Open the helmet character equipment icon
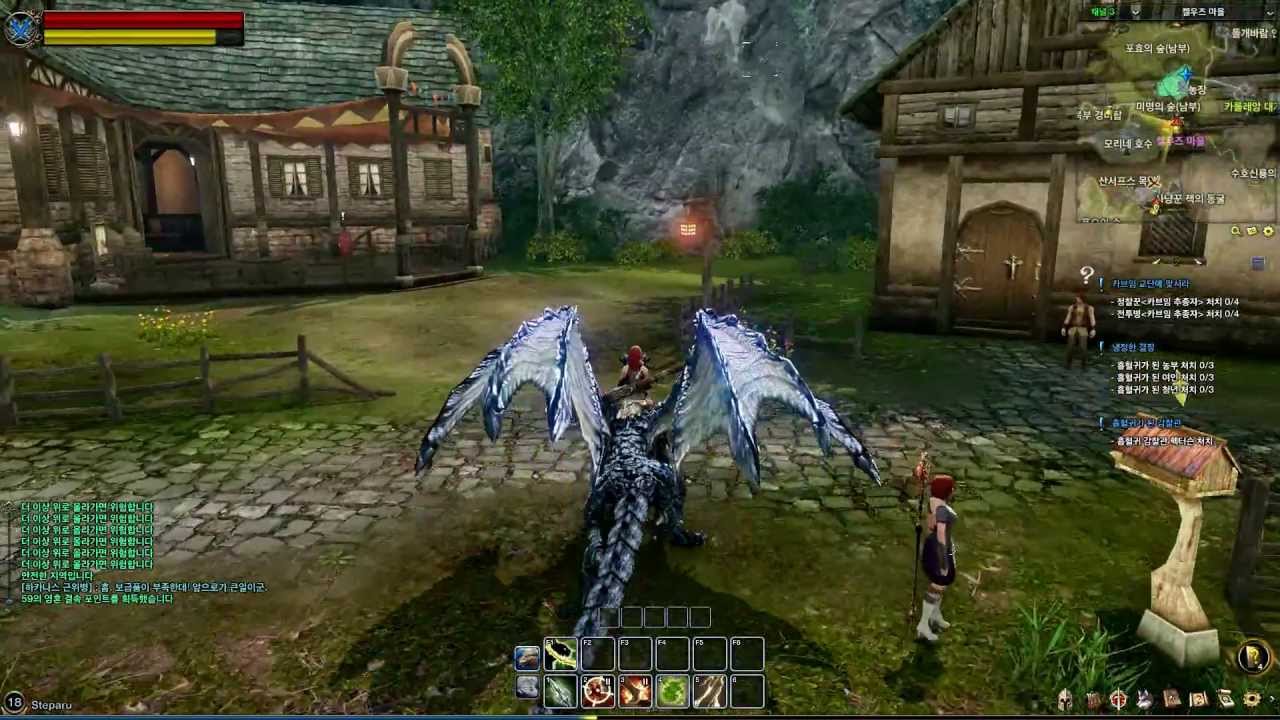The height and width of the screenshot is (720, 1280). click(1065, 700)
